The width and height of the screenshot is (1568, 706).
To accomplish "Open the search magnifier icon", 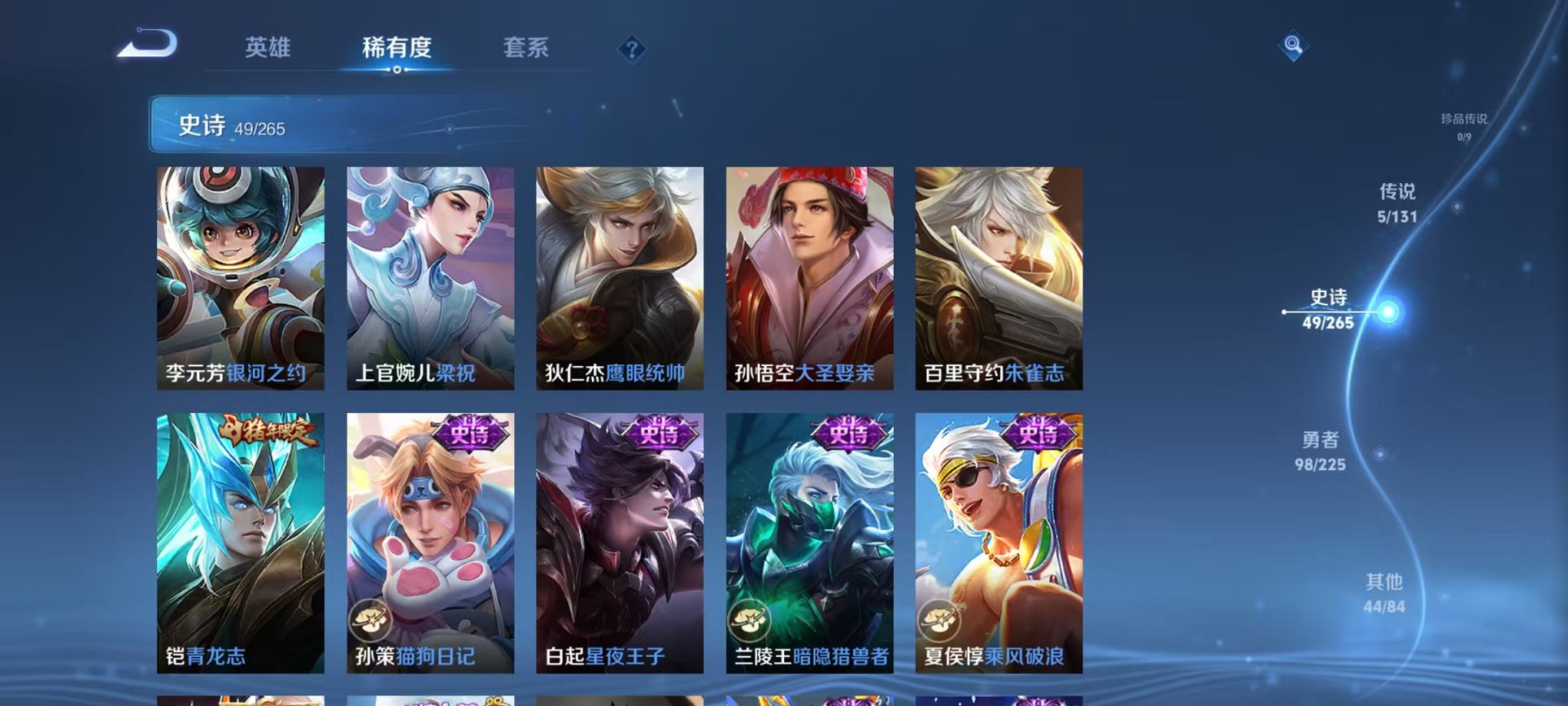I will click(x=1294, y=45).
